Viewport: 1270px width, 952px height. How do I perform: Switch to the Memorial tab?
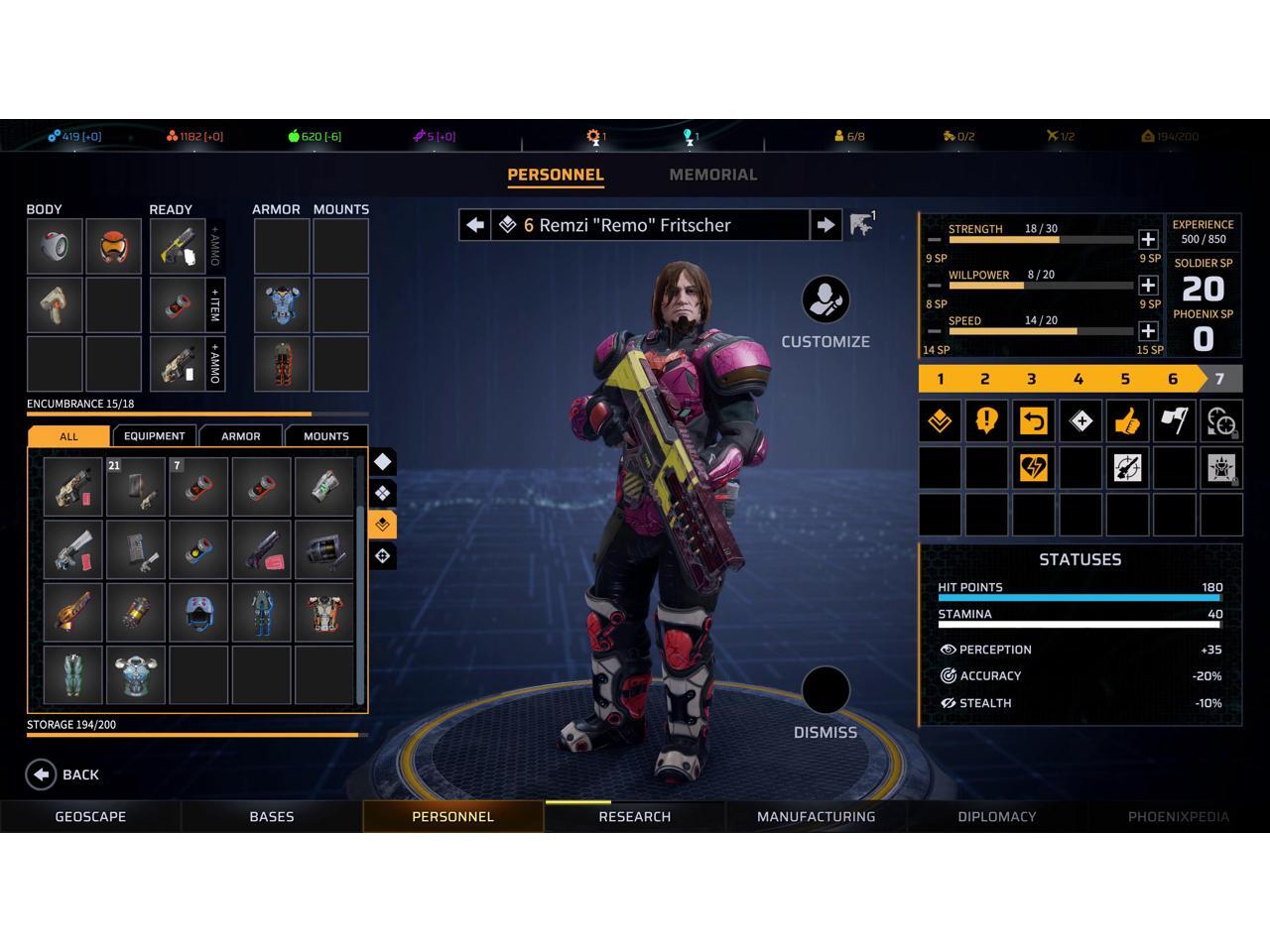coord(712,175)
